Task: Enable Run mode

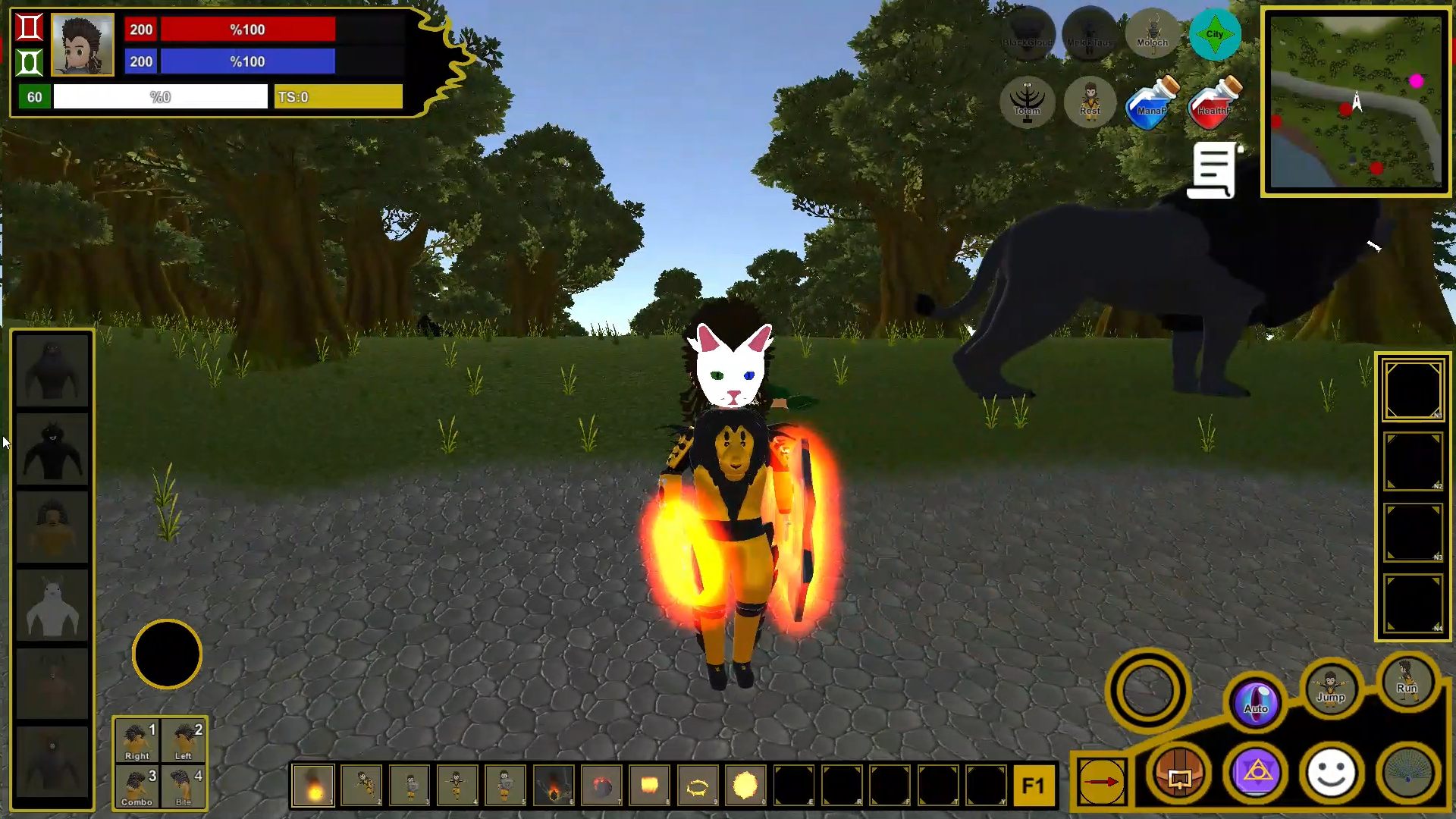Action: click(x=1407, y=682)
